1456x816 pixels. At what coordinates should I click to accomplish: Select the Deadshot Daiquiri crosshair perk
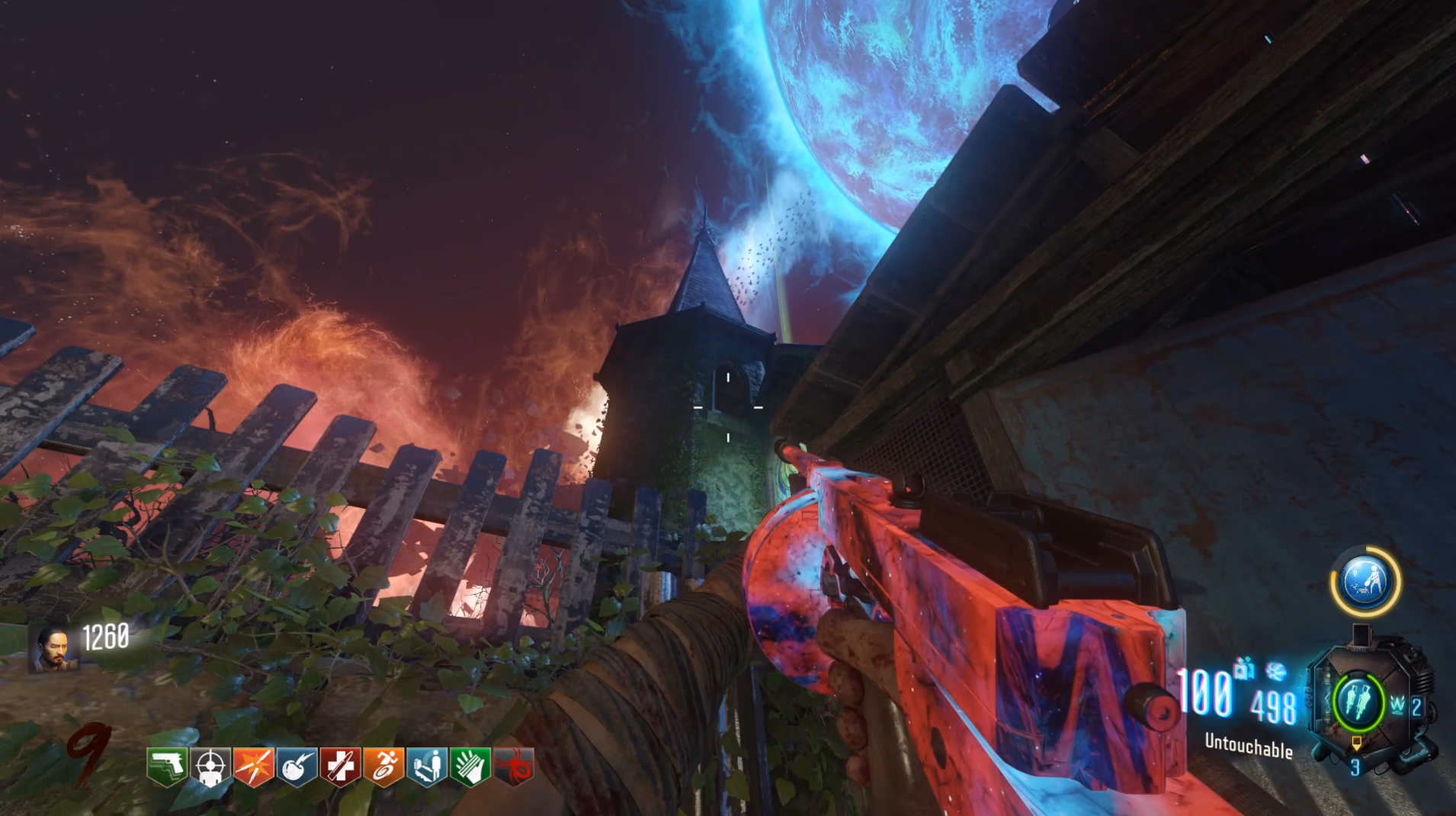click(210, 767)
